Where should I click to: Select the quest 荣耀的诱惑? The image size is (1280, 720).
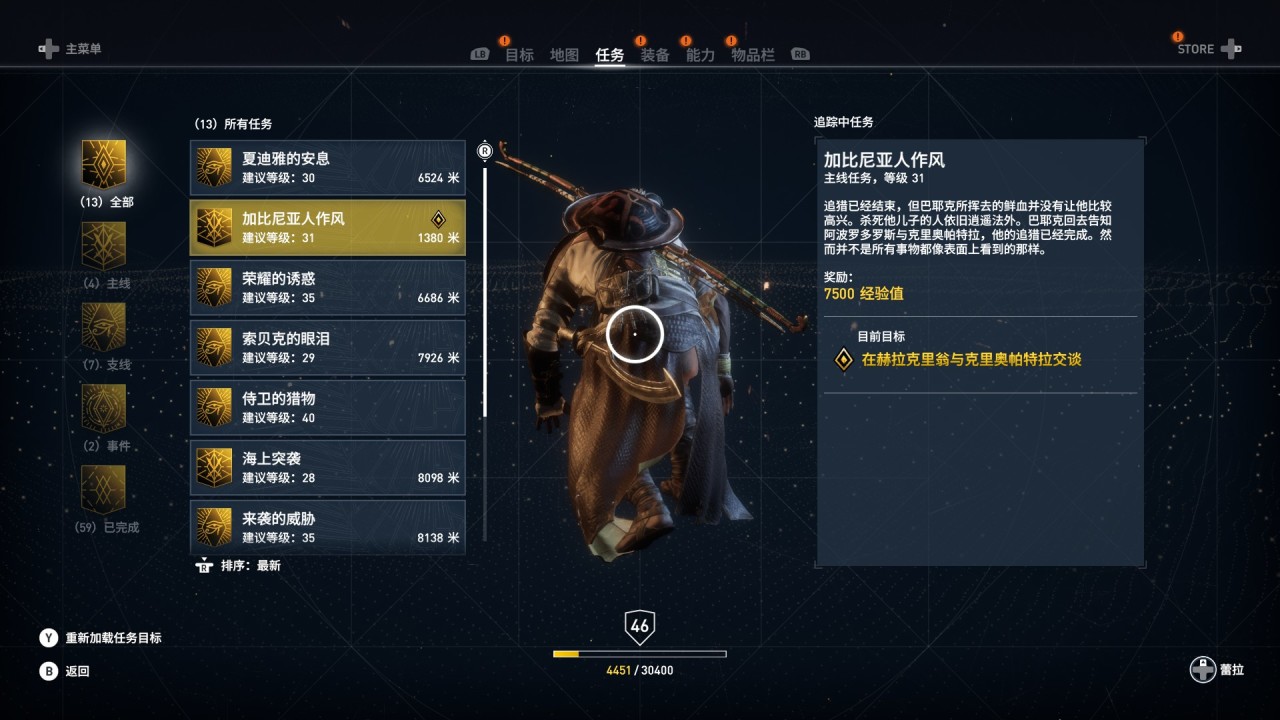pos(327,287)
